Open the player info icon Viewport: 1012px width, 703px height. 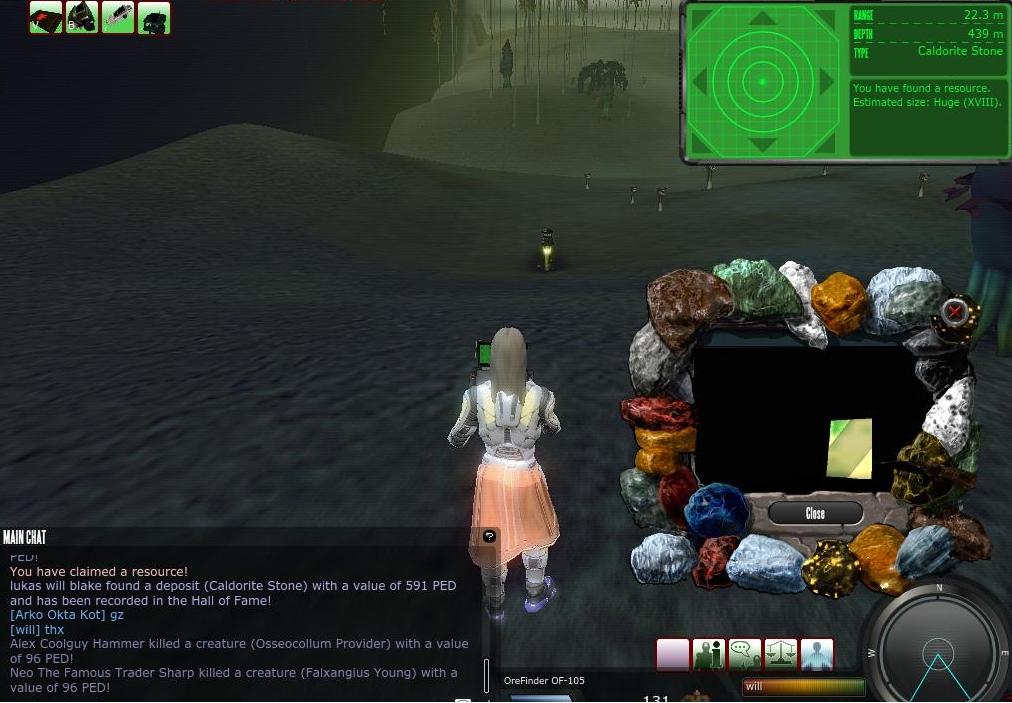click(x=708, y=655)
